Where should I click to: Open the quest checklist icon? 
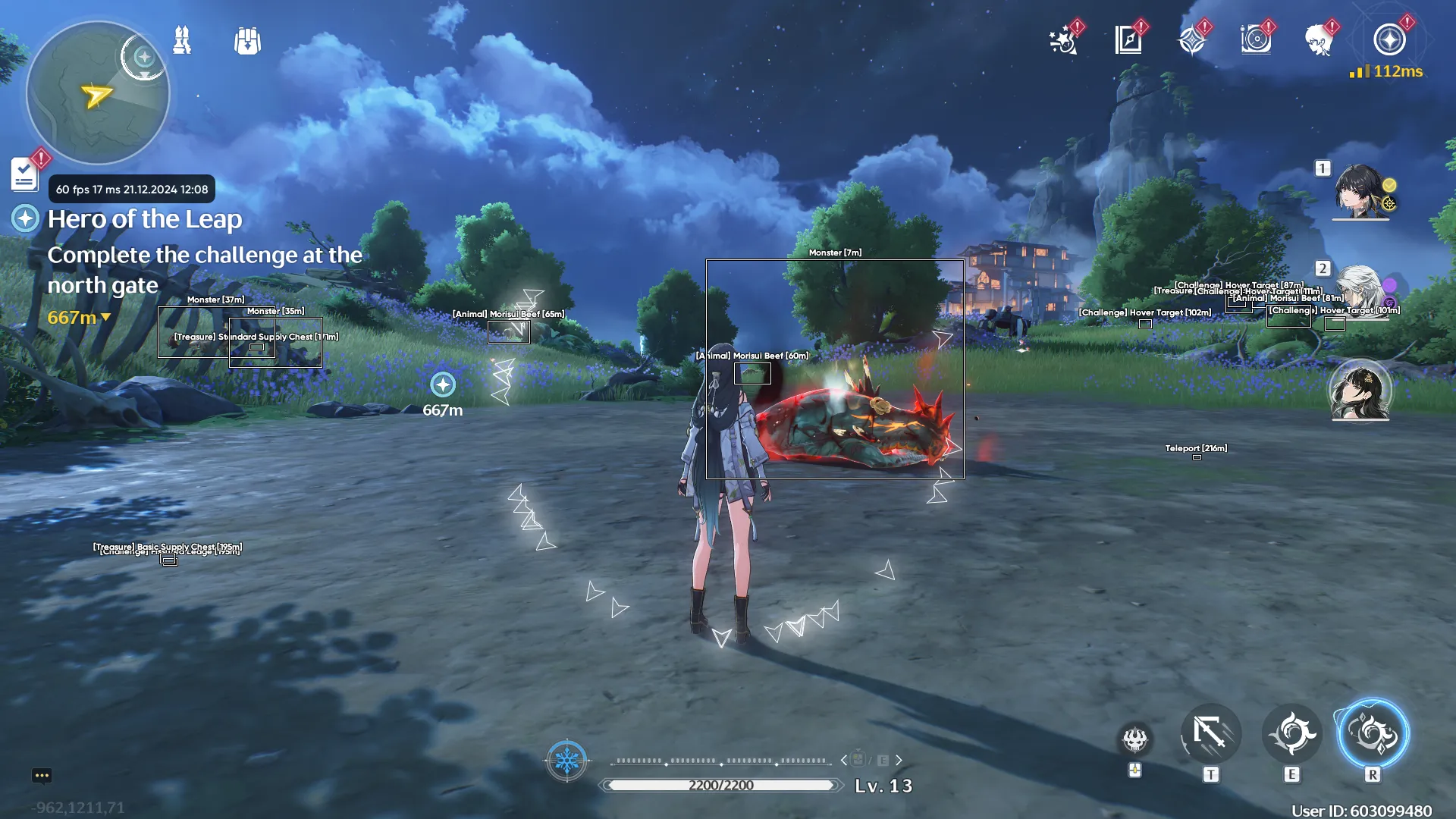(25, 174)
